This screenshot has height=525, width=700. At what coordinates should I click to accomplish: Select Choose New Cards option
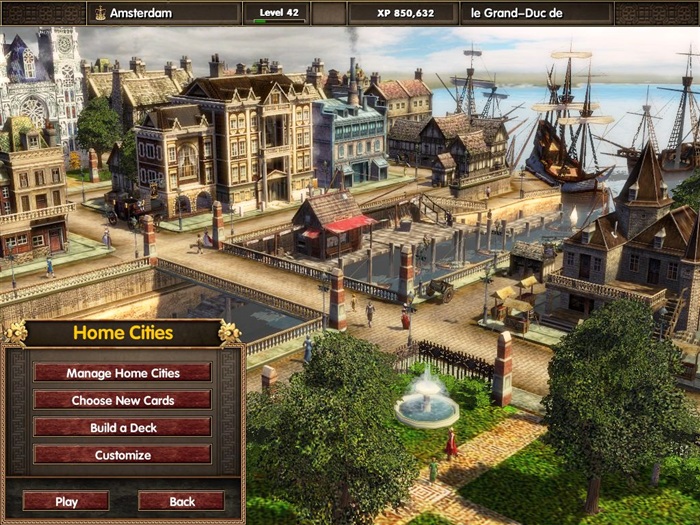(122, 400)
